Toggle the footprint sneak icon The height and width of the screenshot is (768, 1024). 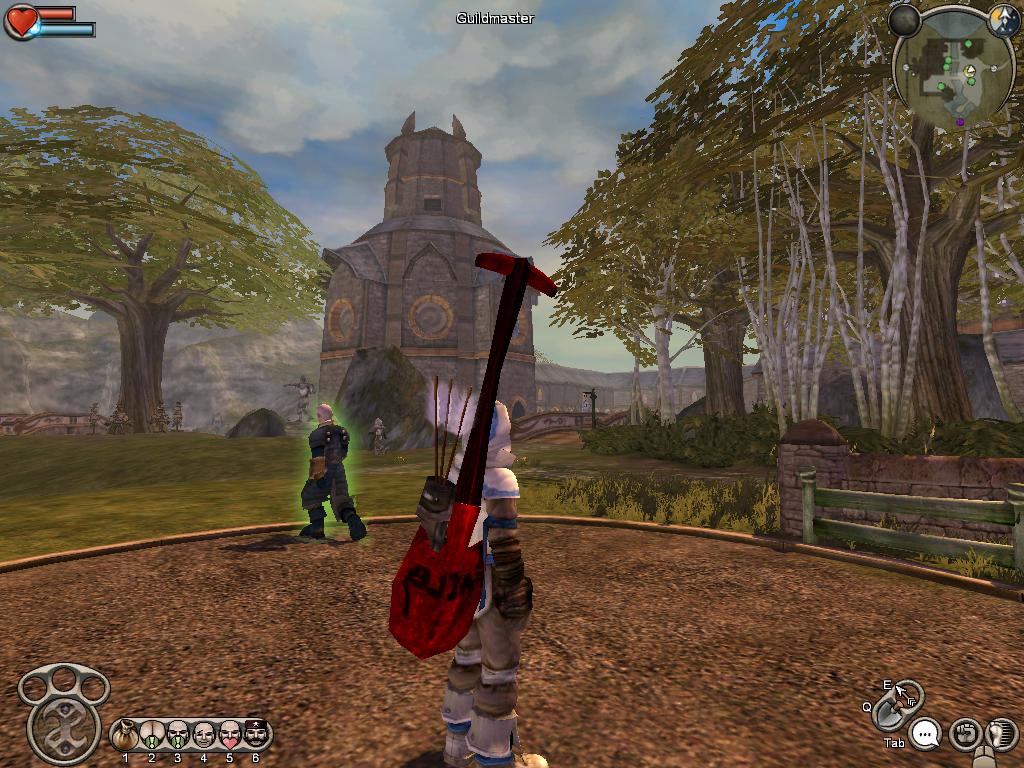[1000, 735]
